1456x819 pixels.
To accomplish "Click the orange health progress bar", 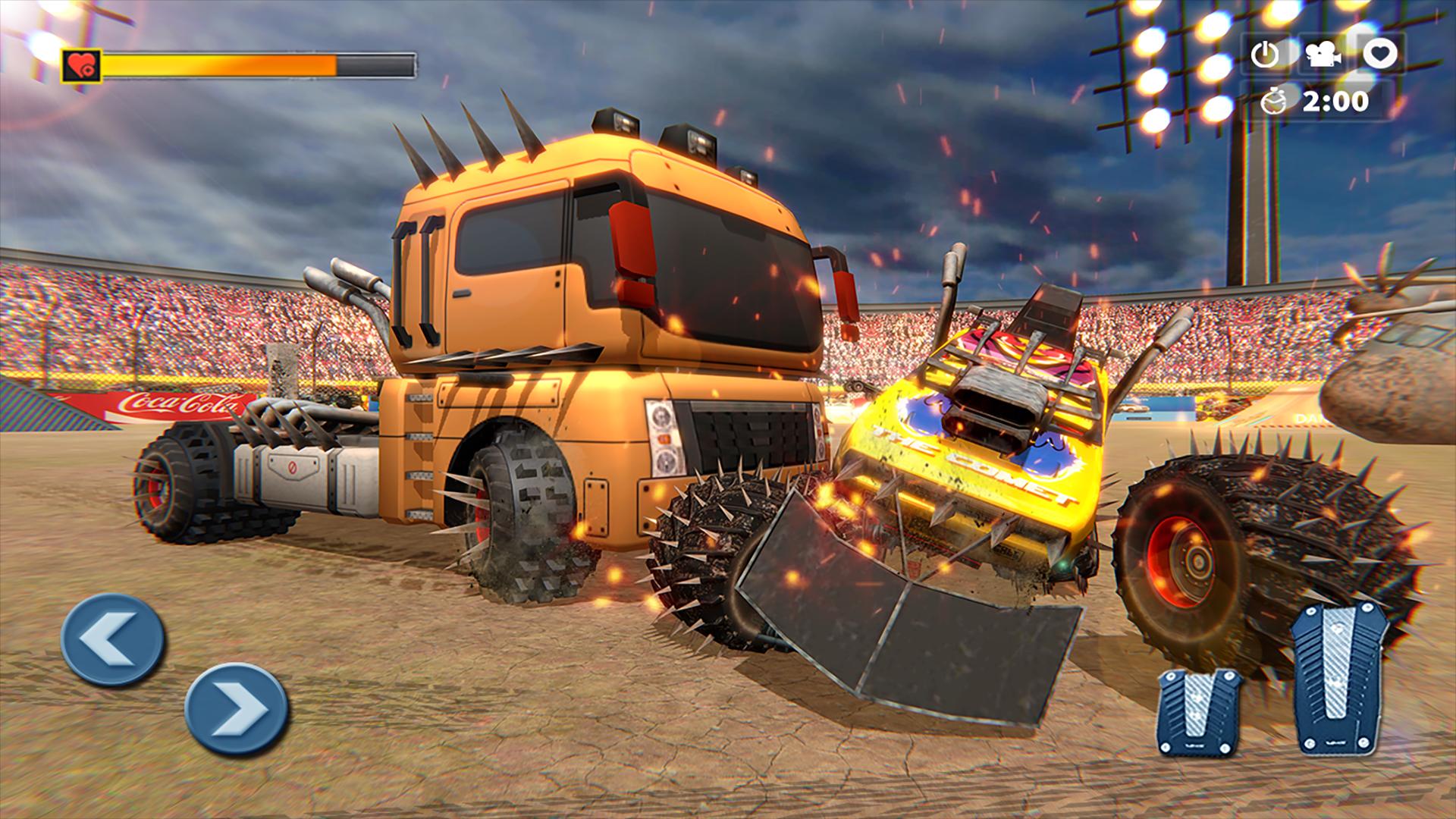I will click(220, 64).
